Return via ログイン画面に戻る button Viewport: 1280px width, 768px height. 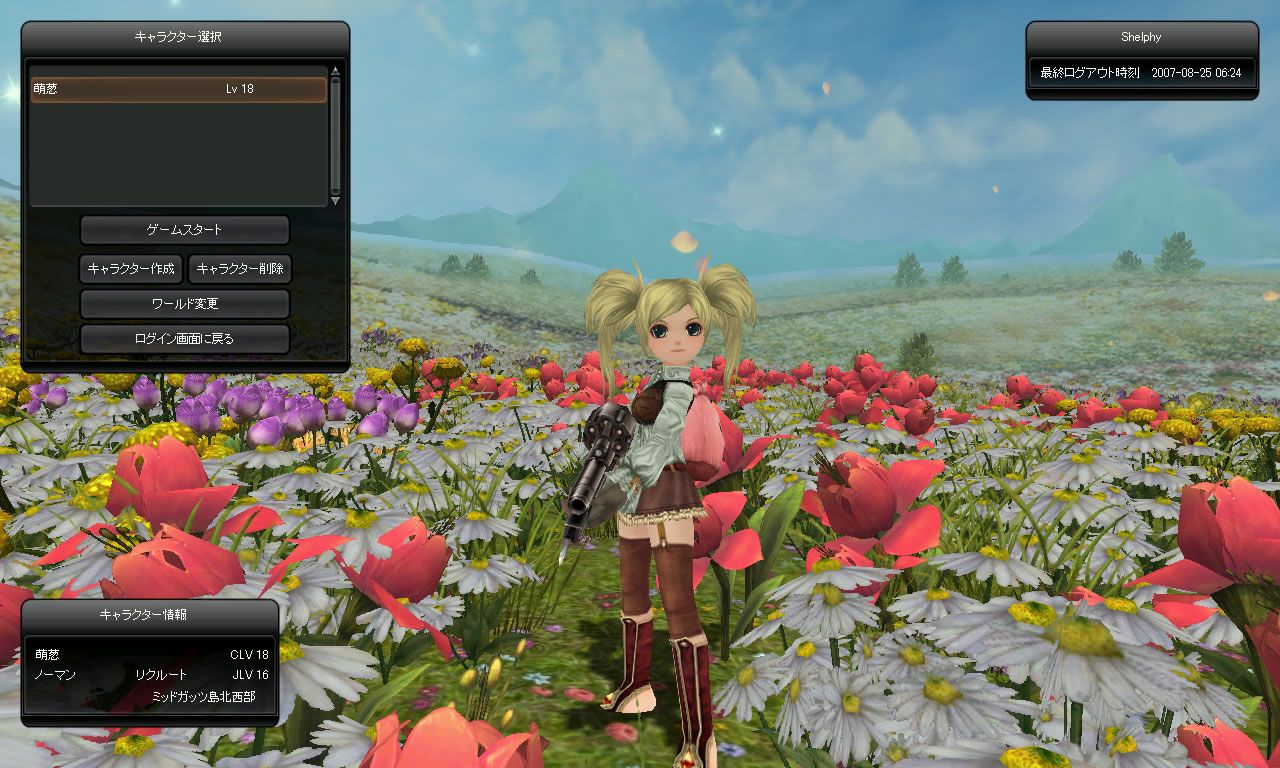click(184, 339)
